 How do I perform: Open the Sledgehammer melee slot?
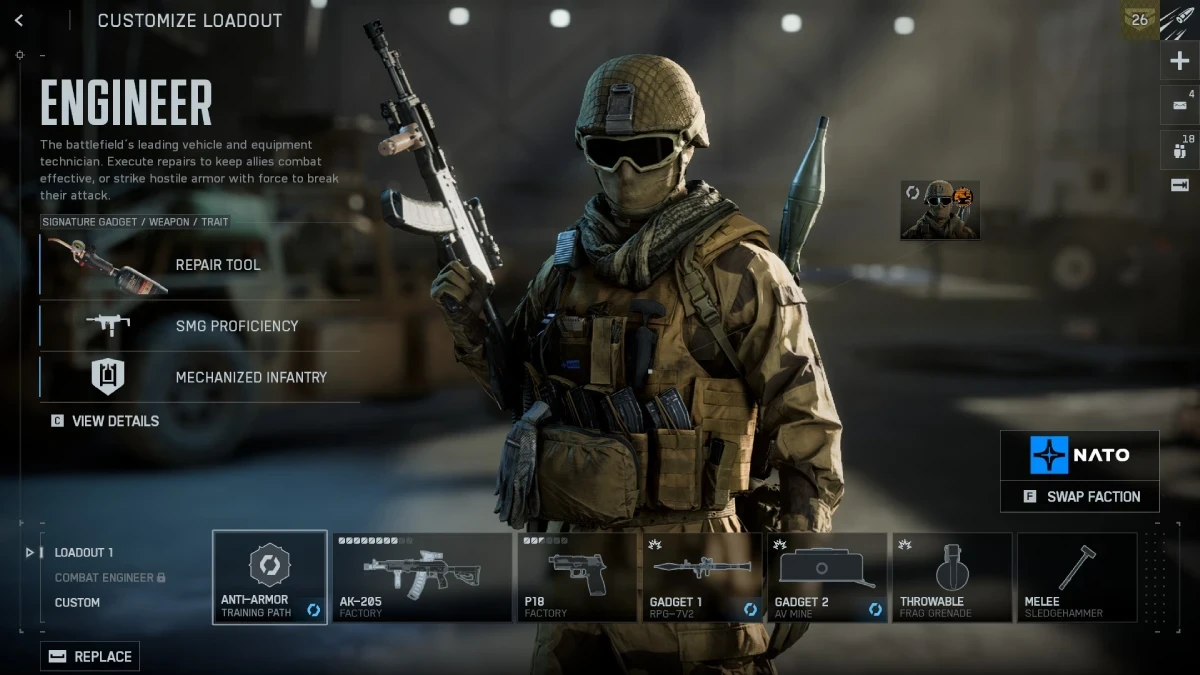click(x=1077, y=576)
